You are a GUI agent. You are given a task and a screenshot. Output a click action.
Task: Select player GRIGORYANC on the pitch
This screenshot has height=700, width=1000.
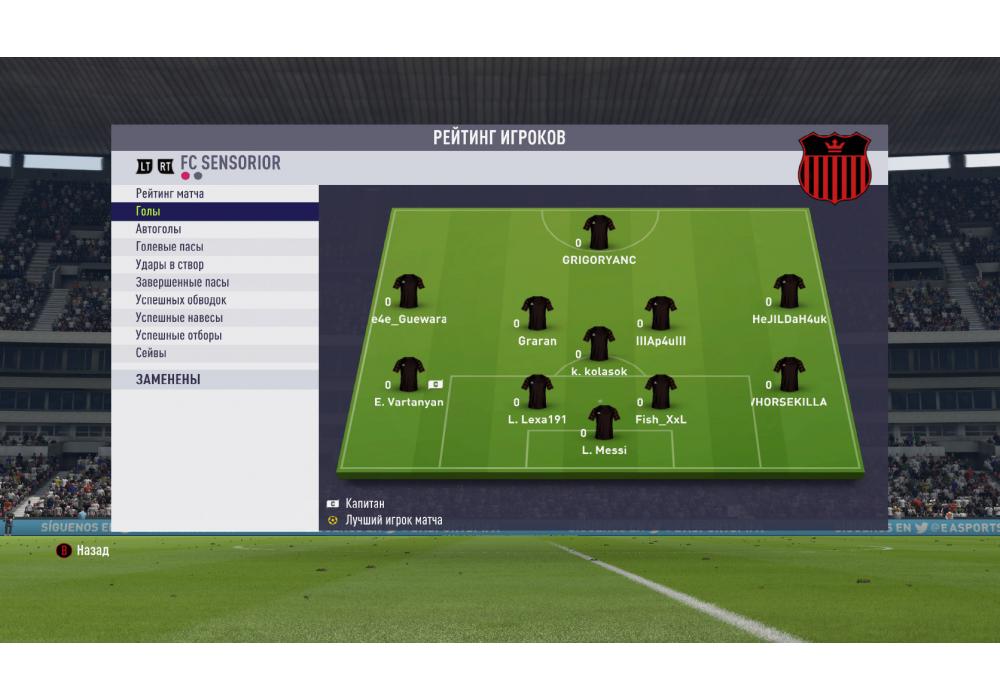pos(599,233)
